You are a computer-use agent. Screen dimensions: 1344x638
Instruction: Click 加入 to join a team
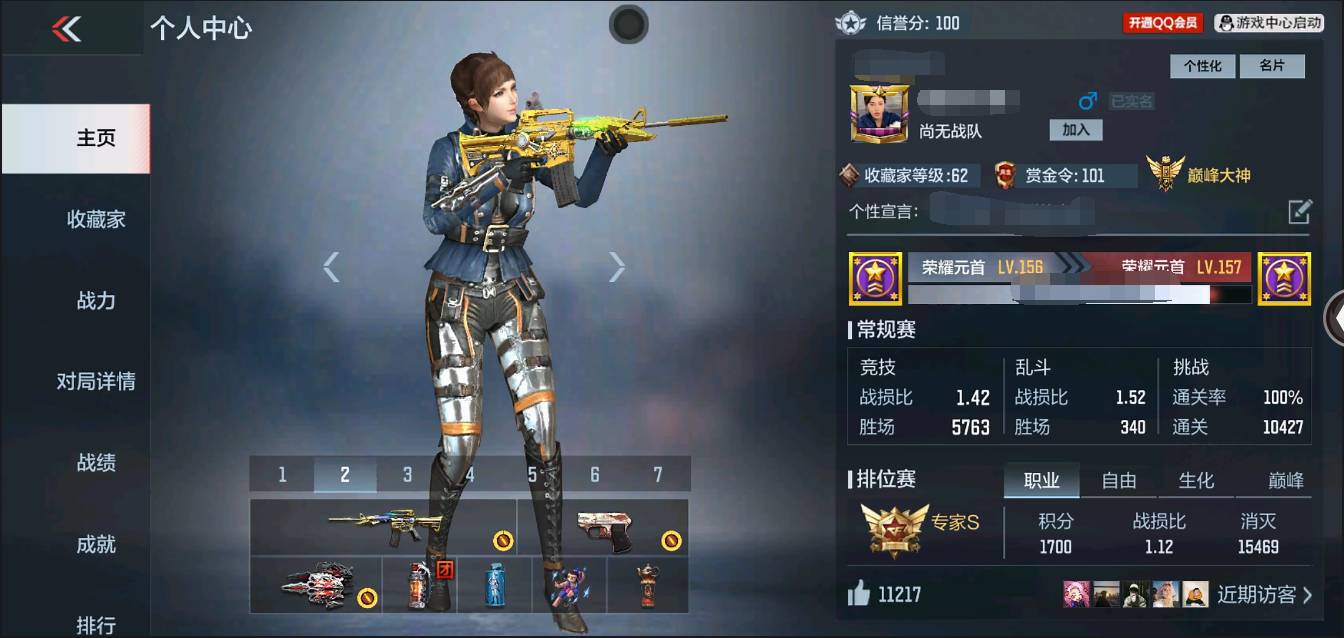pyautogui.click(x=1075, y=130)
